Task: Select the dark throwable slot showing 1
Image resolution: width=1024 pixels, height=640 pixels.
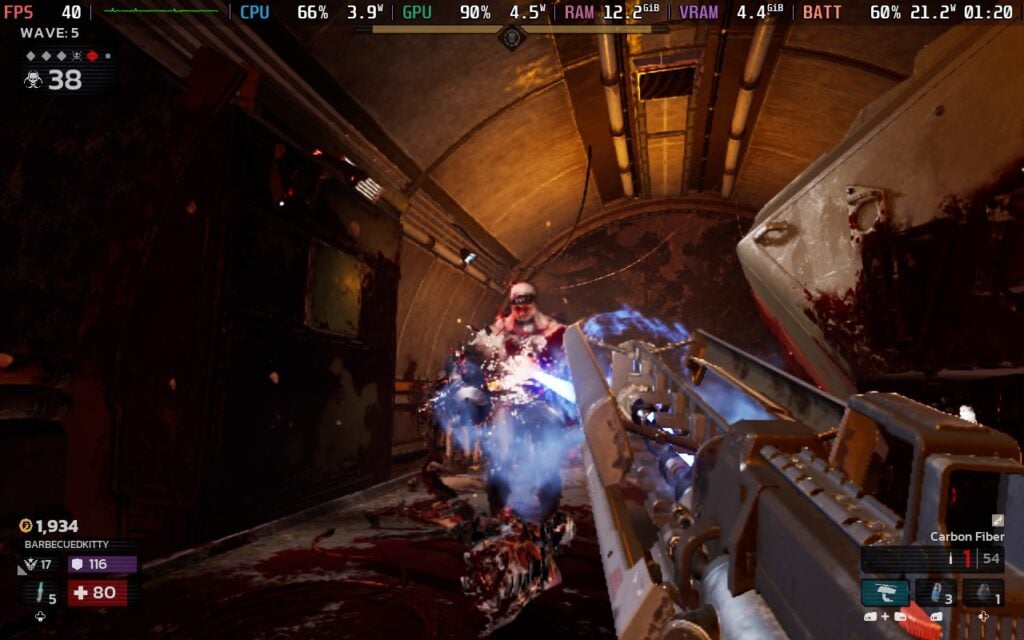Action: point(983,592)
